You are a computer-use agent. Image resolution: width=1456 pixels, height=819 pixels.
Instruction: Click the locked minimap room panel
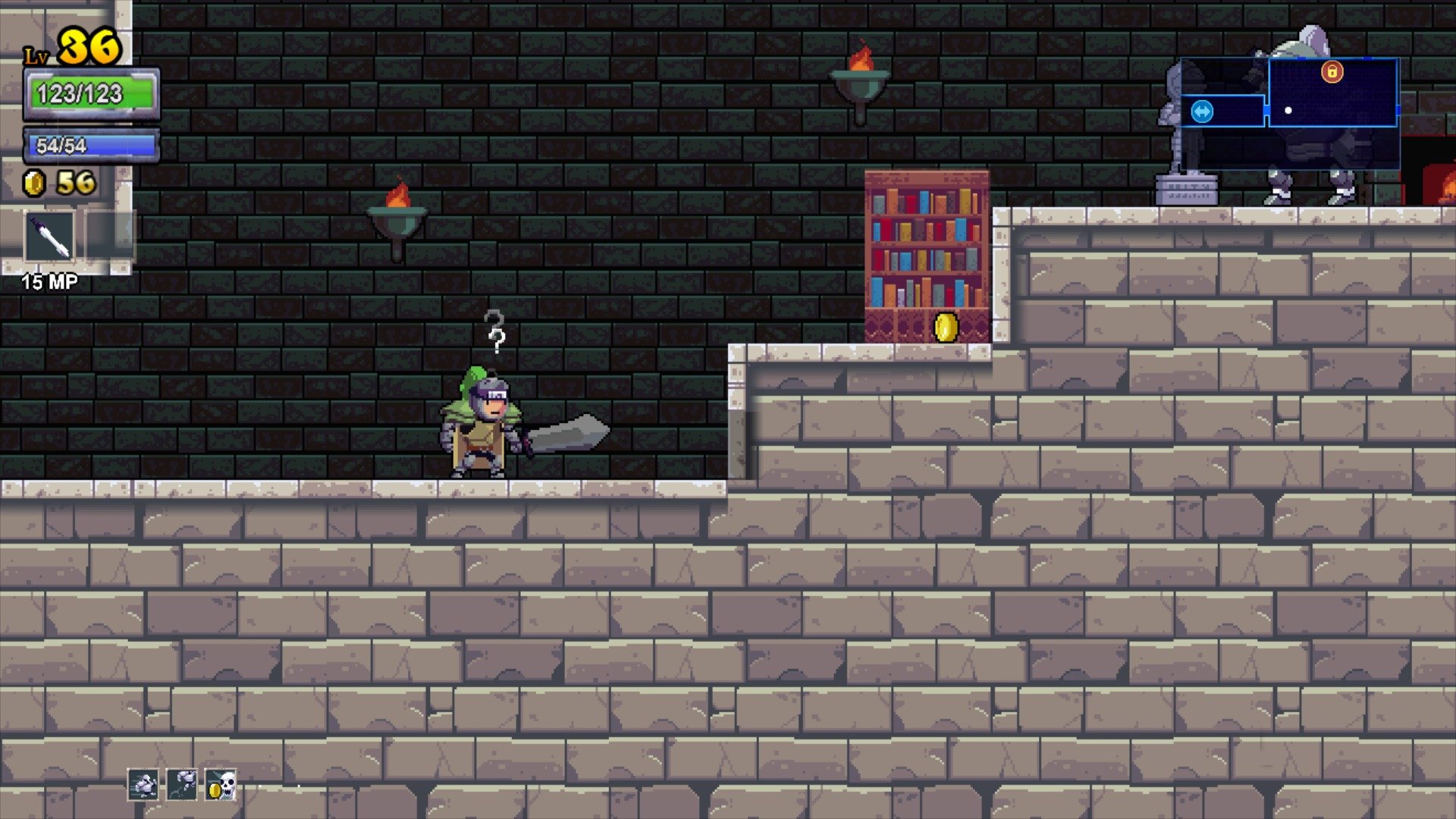pyautogui.click(x=1332, y=91)
